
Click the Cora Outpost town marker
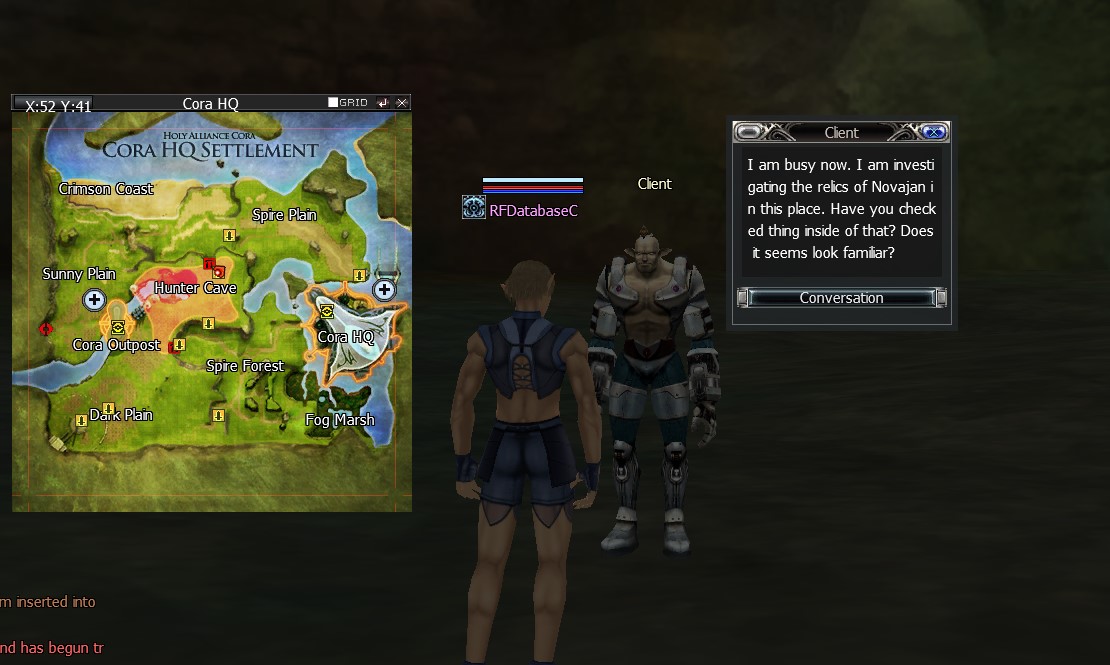pos(118,326)
